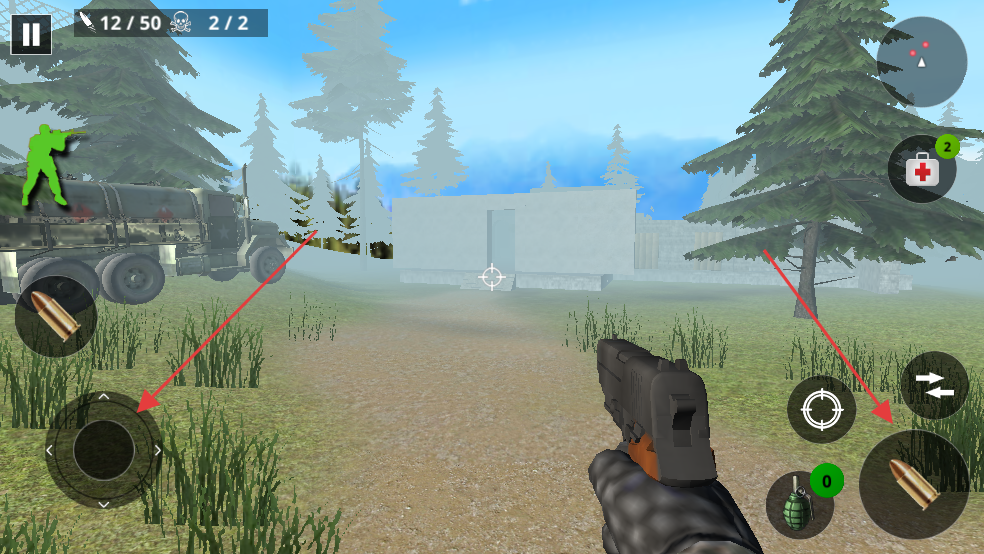Screen dimensions: 984x554
Task: Open the circular radar minimap
Action: pyautogui.click(x=921, y=62)
